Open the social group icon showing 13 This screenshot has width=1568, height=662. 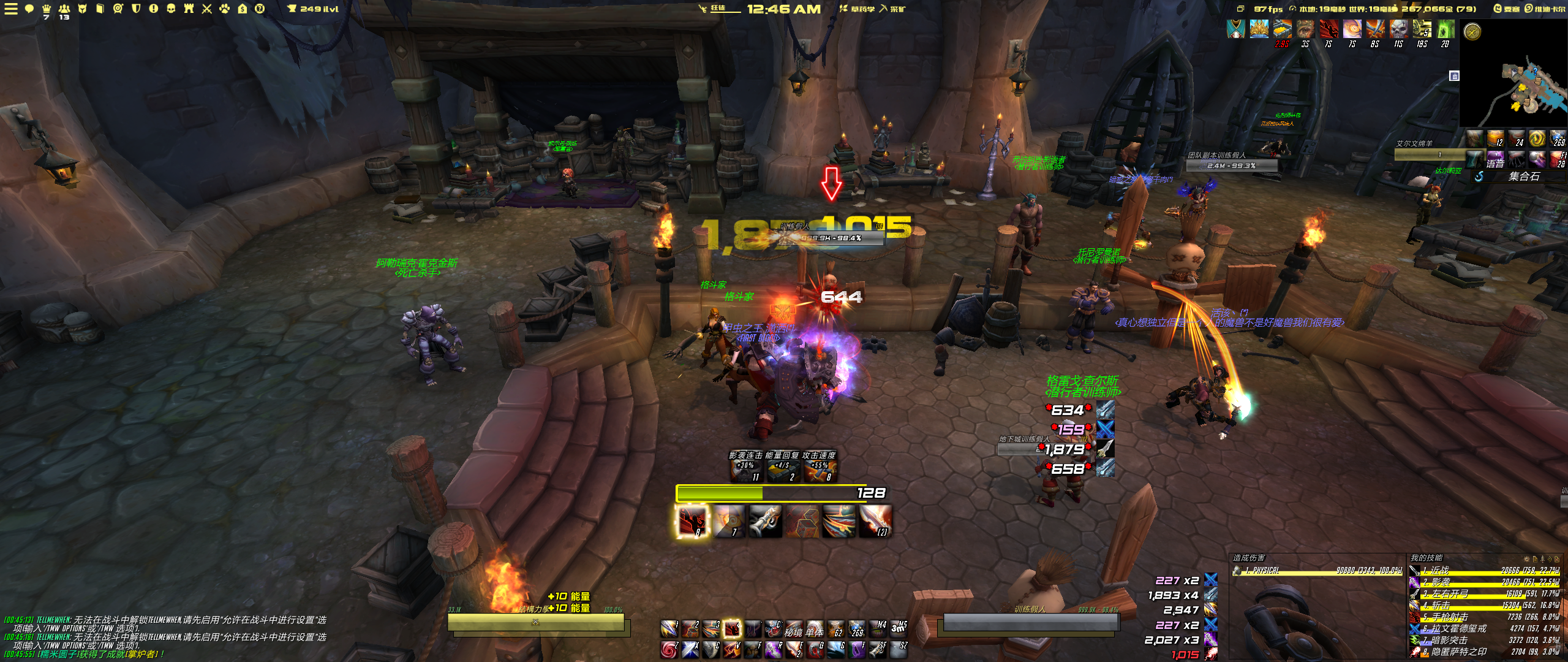[x=64, y=9]
